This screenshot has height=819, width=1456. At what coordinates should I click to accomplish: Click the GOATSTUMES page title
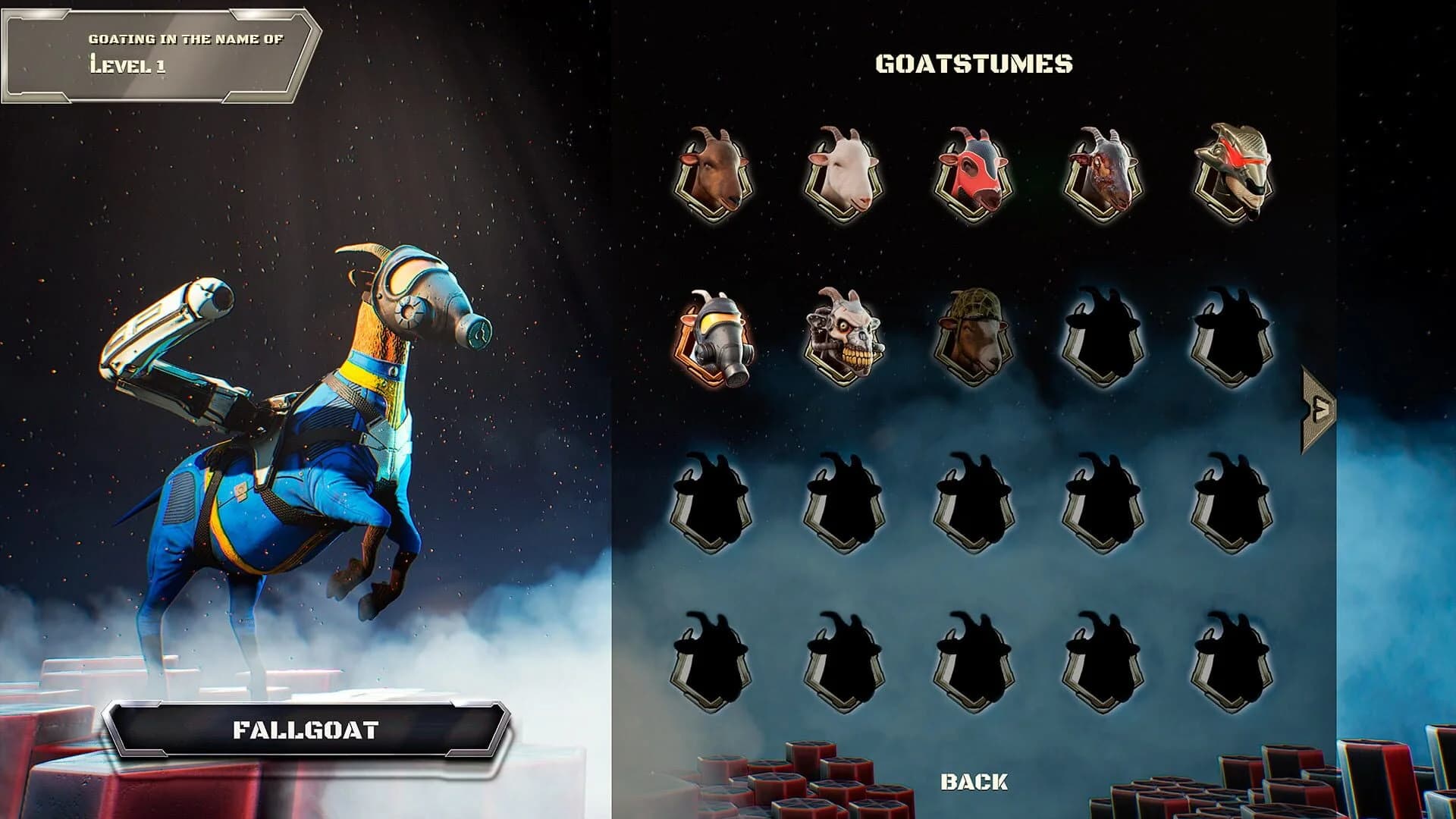[975, 64]
